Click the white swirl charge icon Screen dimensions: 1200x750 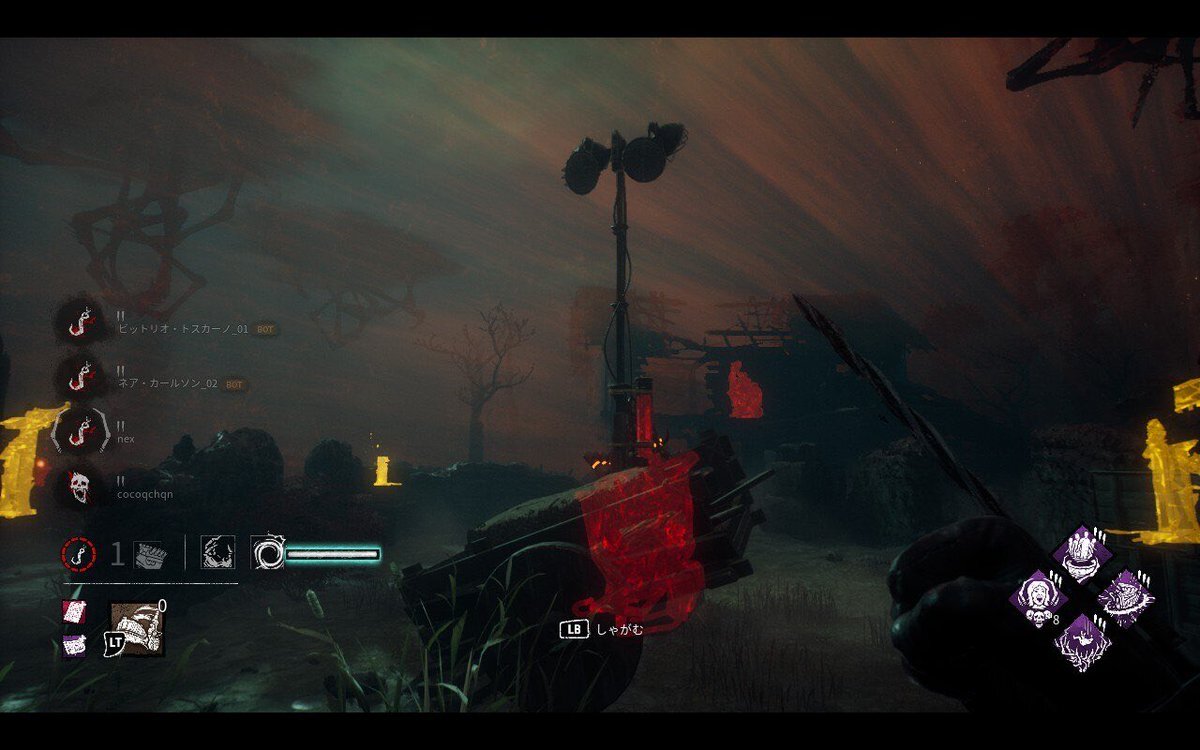point(267,553)
